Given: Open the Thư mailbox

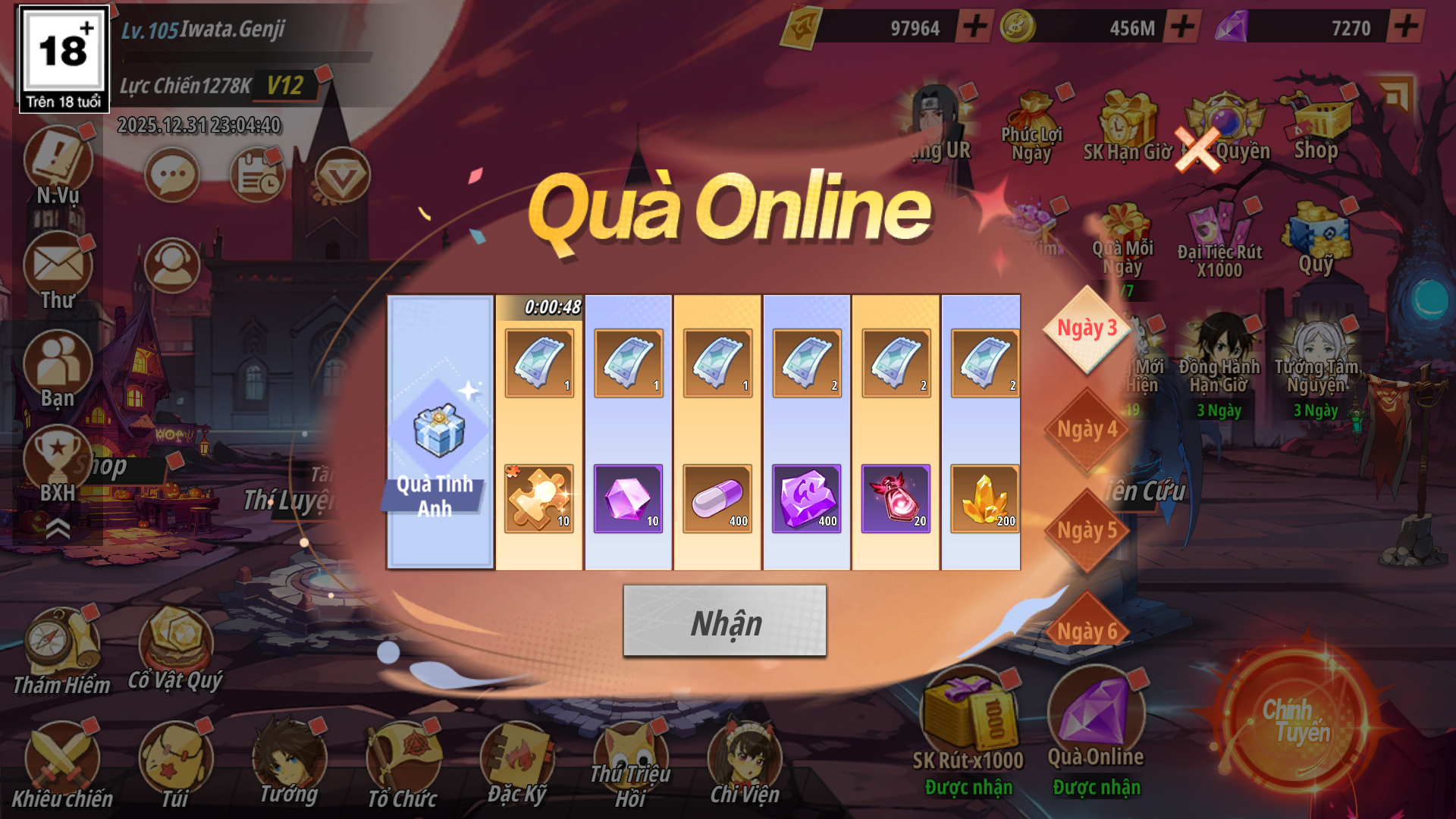Looking at the screenshot, I should click(58, 271).
